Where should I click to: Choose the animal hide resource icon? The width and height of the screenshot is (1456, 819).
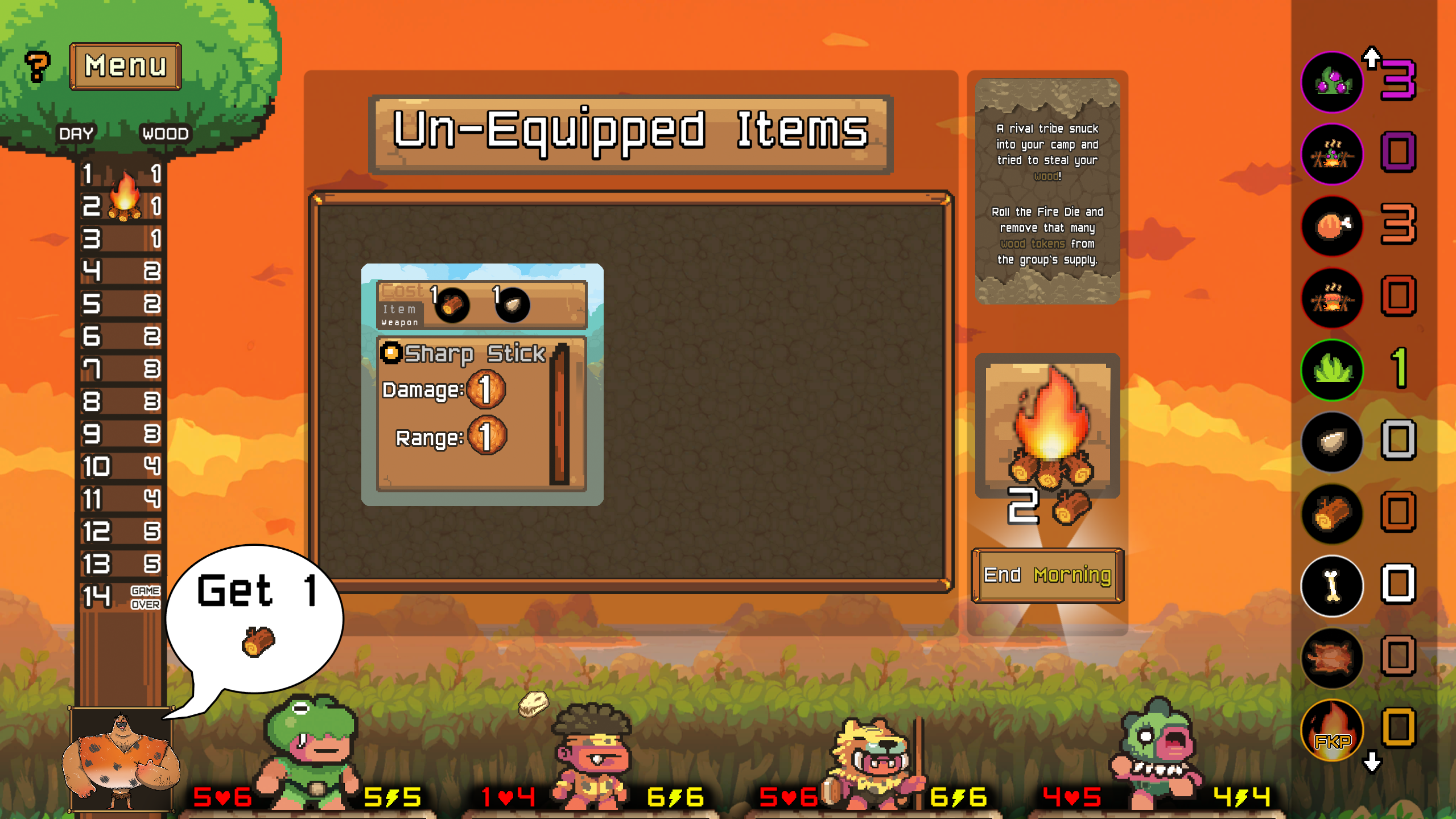[1332, 658]
